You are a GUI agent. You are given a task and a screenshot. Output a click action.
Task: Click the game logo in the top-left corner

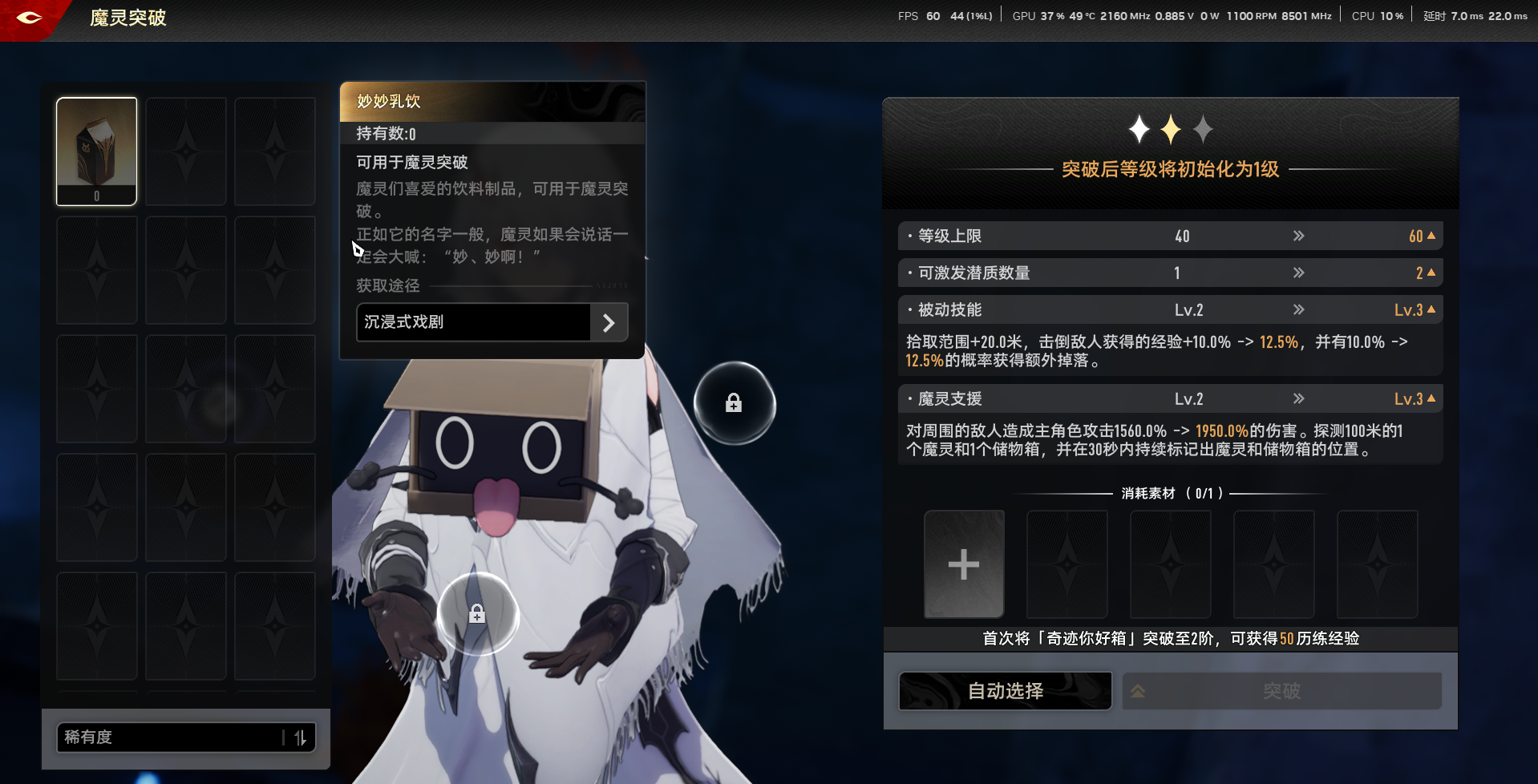tap(29, 18)
